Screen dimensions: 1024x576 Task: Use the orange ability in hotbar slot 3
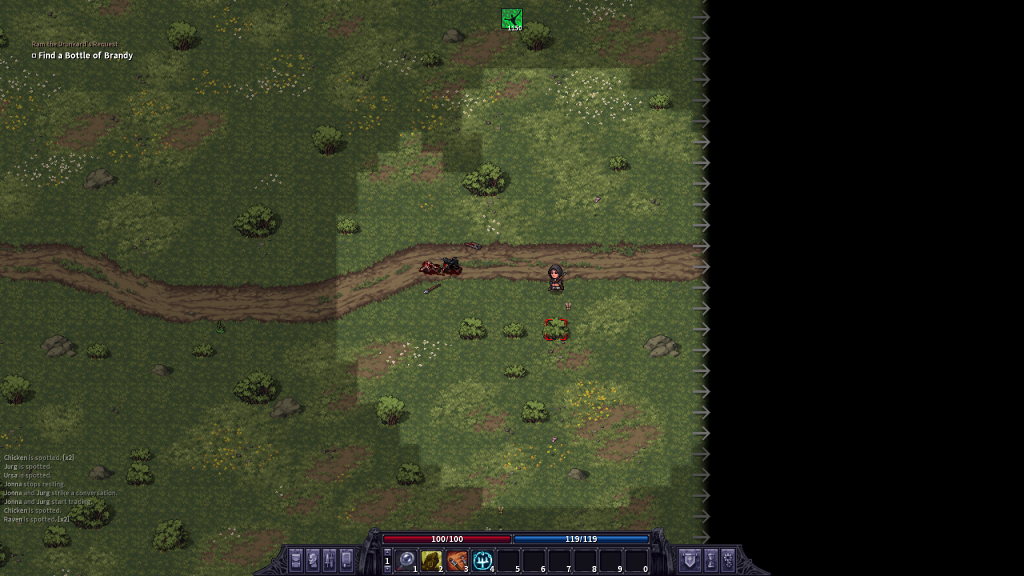457,560
